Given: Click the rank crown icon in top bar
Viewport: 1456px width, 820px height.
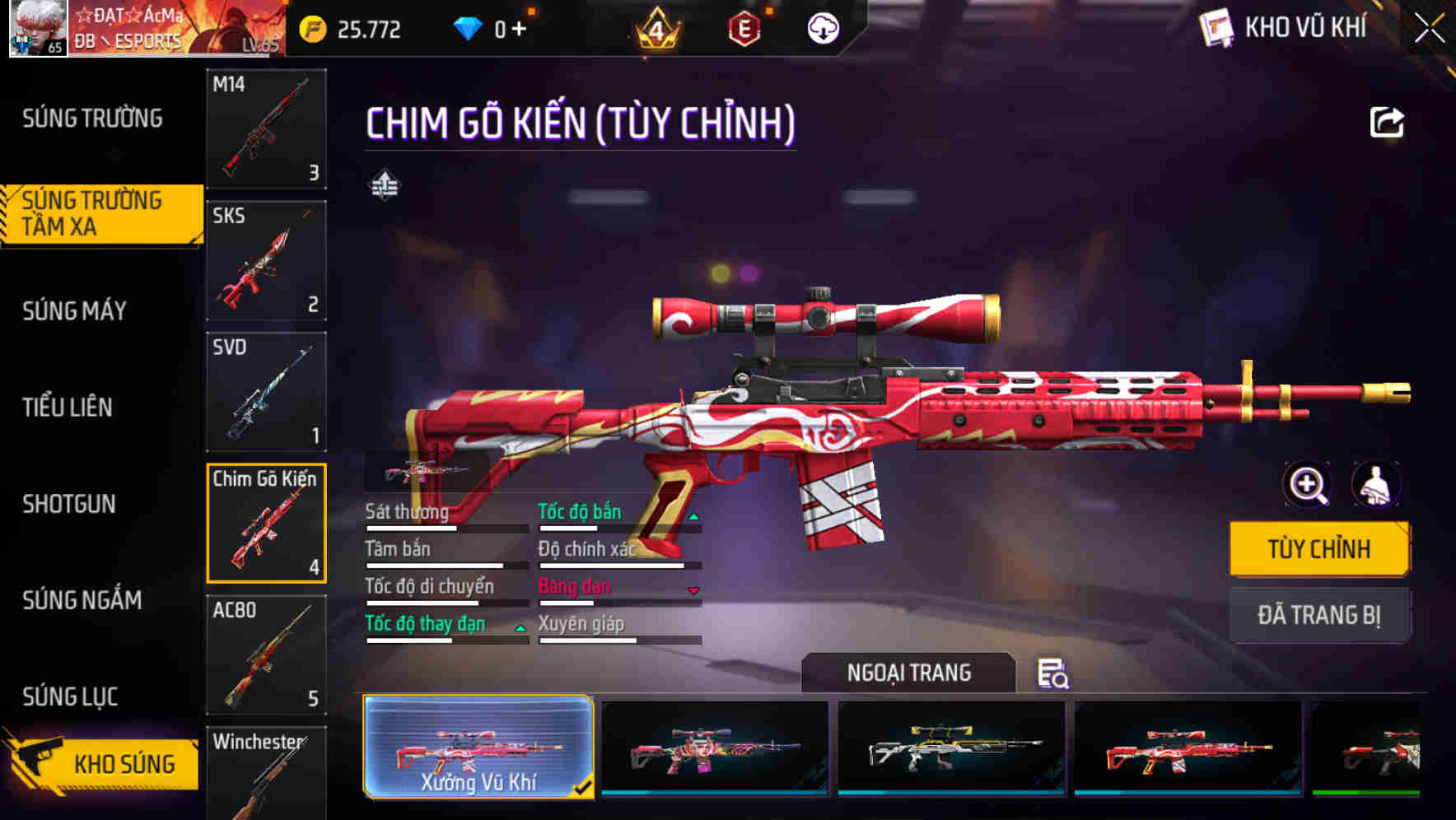Looking at the screenshot, I should pos(653,27).
